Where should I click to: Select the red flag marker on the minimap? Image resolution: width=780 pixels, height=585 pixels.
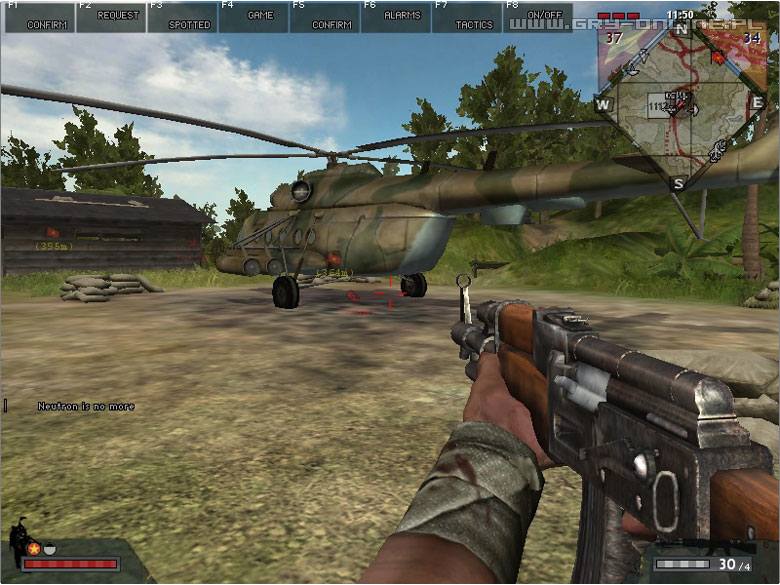coord(717,57)
